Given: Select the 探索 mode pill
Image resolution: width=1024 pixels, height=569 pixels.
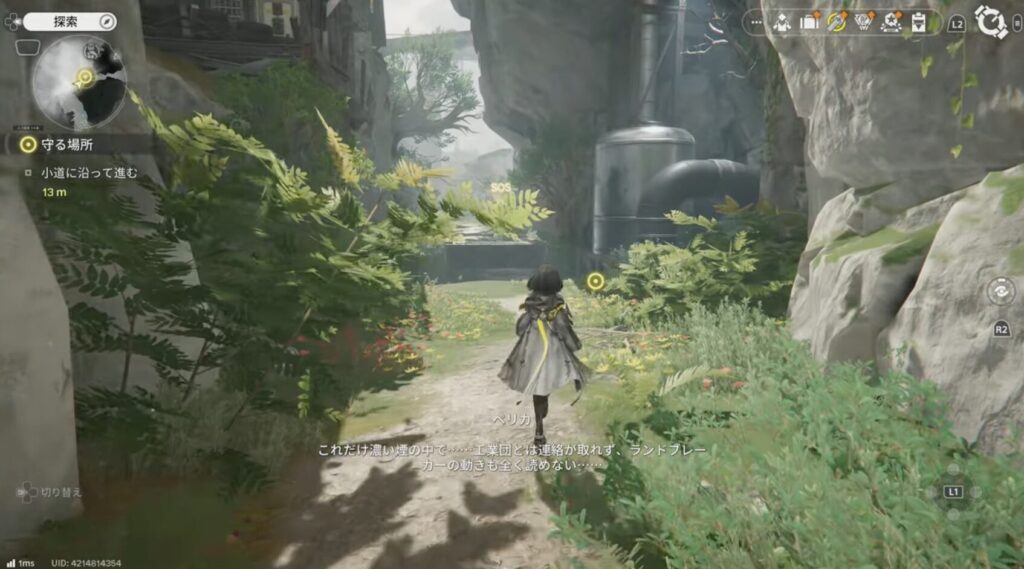Looking at the screenshot, I should (x=69, y=21).
